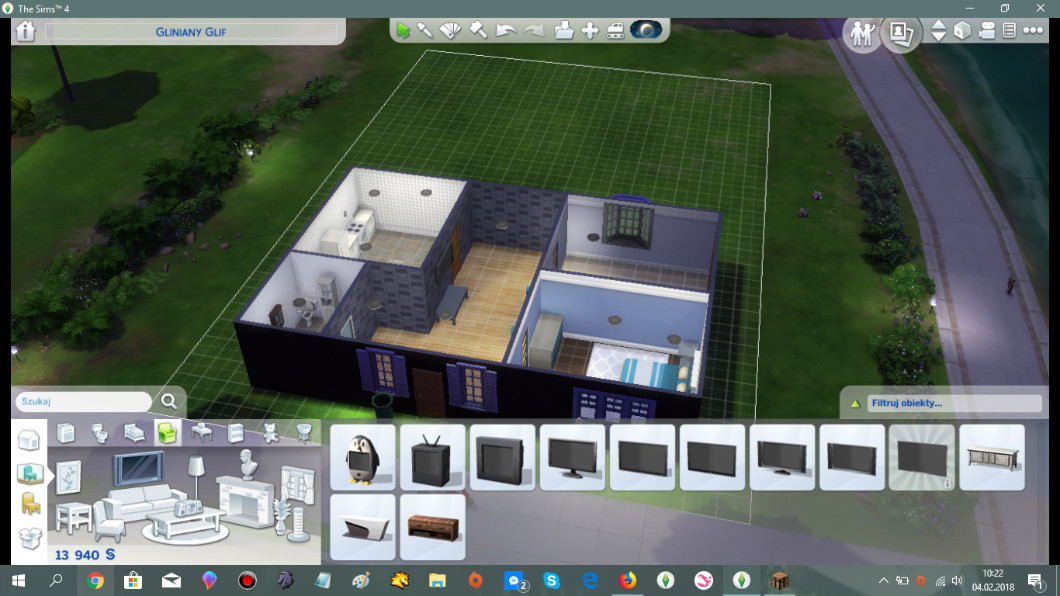Screen dimensions: 1060x596
Task: Select the eyedropper tool
Action: coord(426,30)
